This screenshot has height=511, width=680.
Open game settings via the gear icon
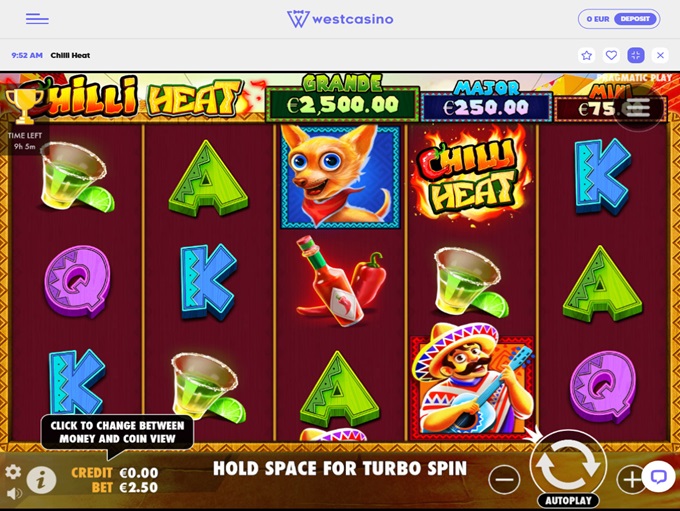click(x=13, y=471)
